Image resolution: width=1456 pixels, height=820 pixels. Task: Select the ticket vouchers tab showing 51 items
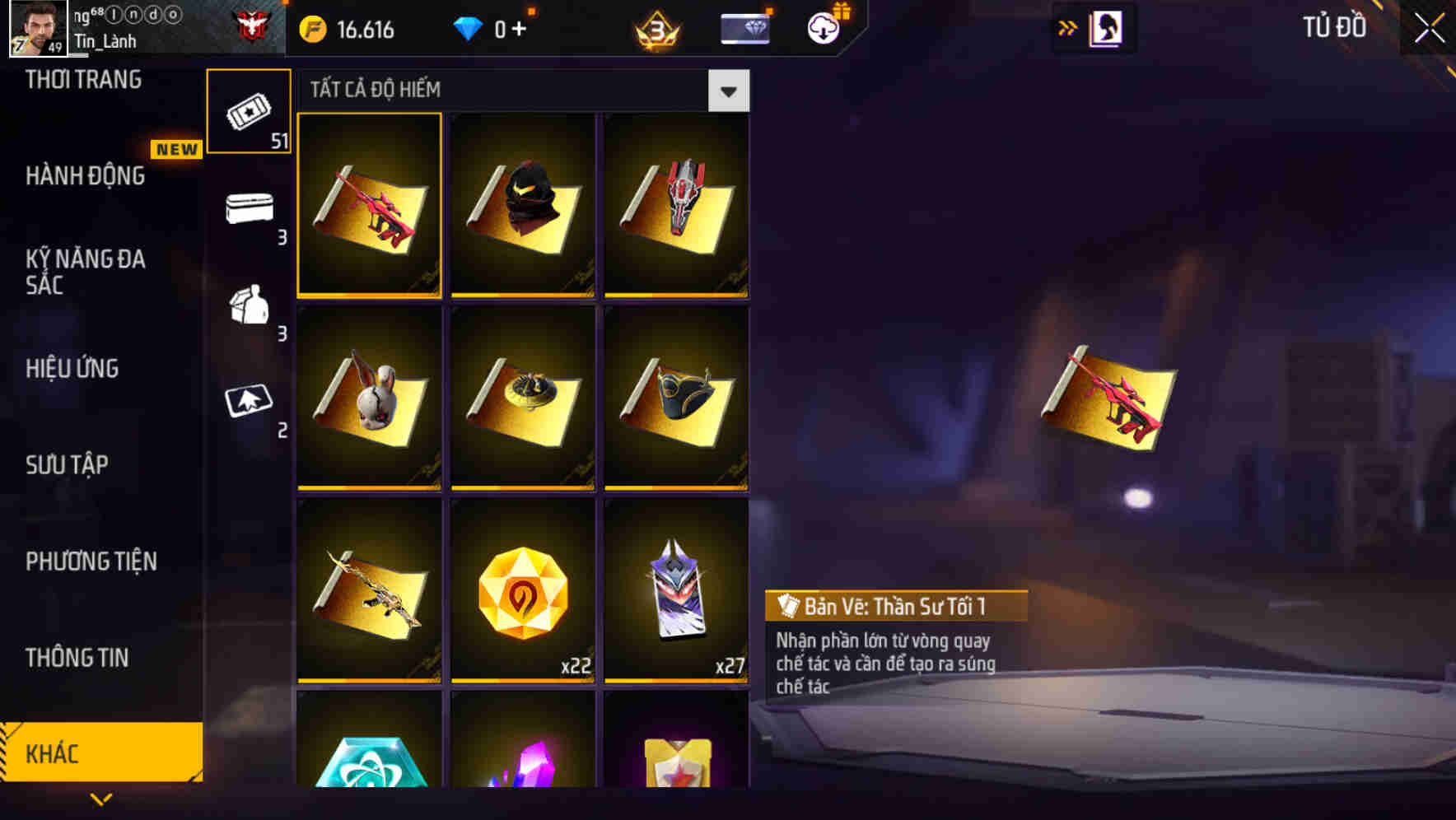point(250,111)
